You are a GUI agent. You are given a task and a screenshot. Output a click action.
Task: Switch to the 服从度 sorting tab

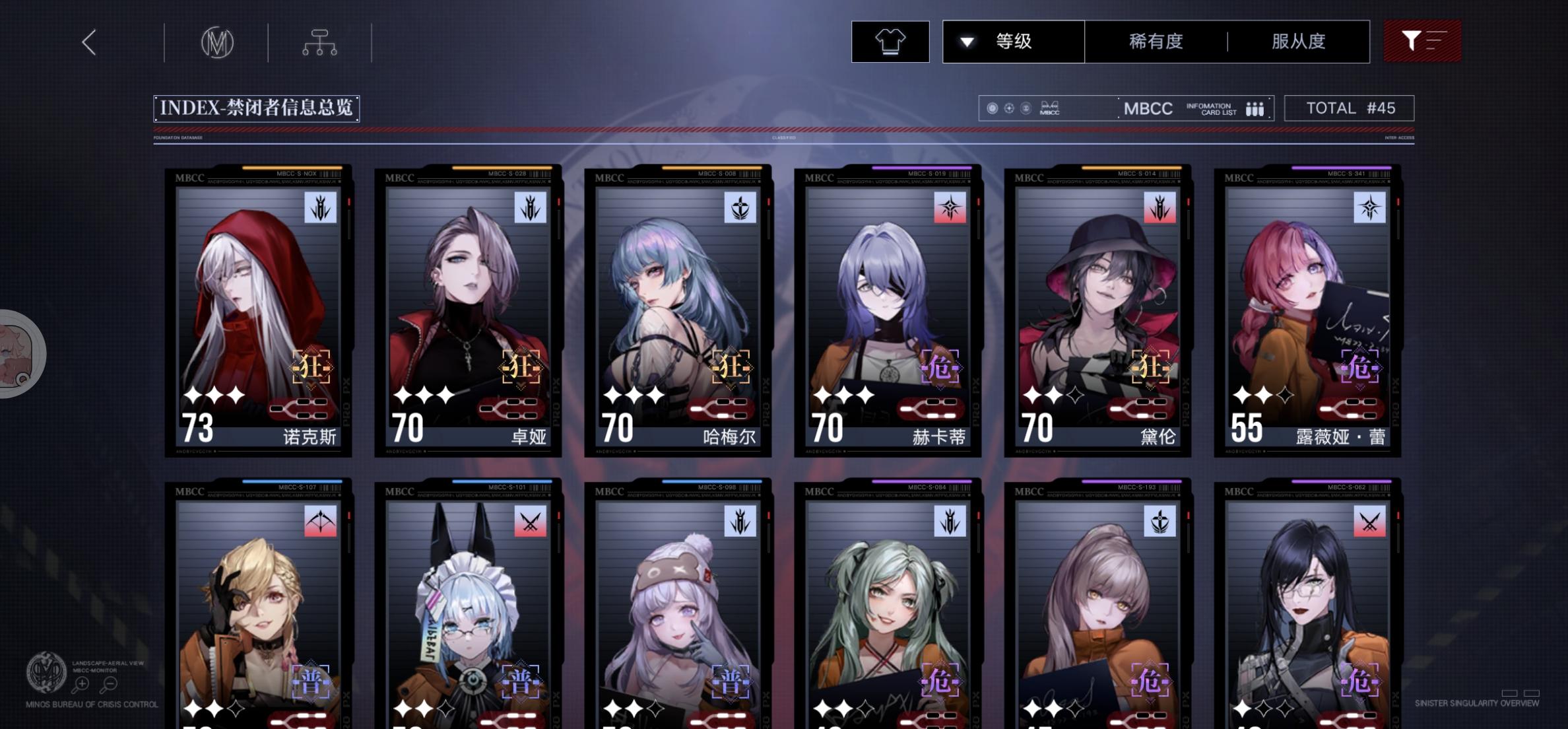pyautogui.click(x=1295, y=41)
